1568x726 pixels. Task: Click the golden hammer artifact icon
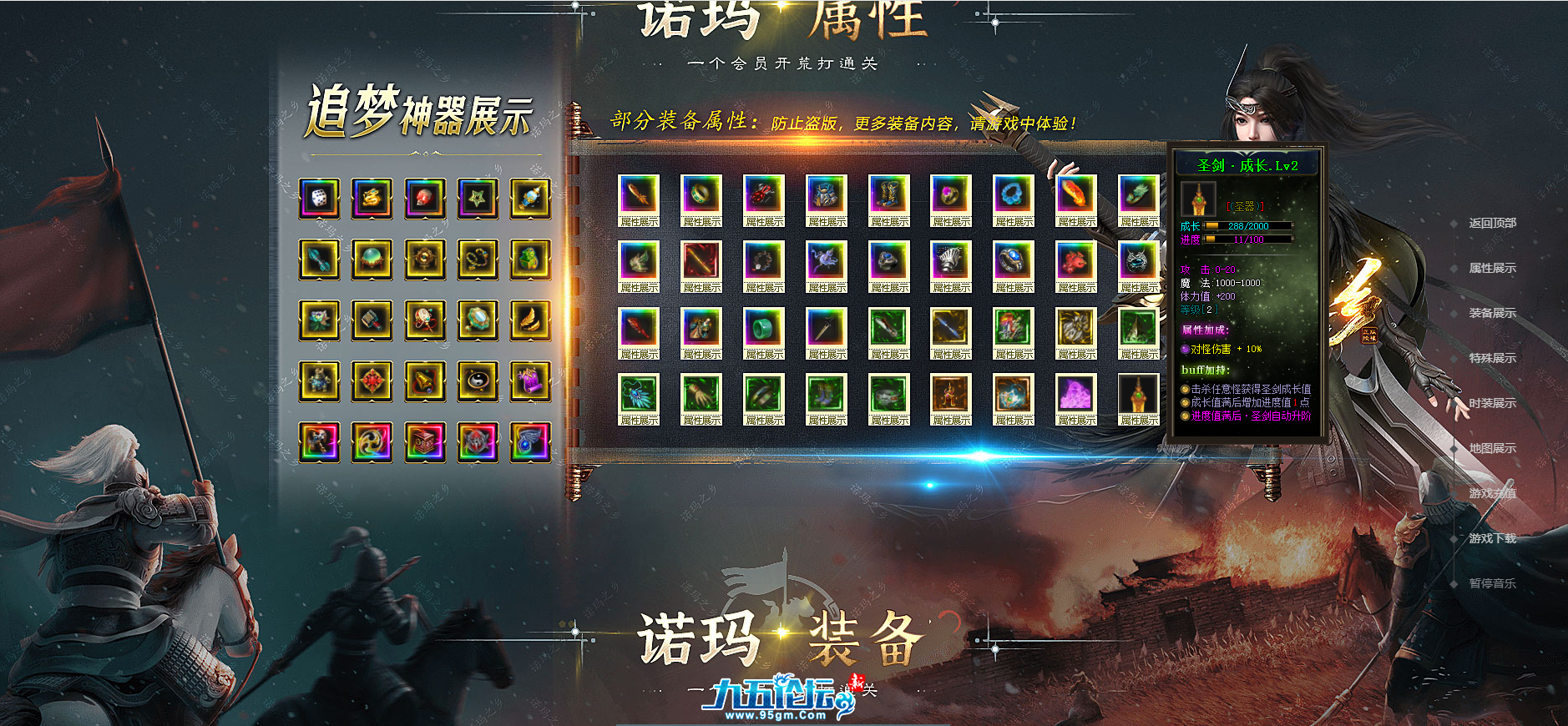(372, 321)
